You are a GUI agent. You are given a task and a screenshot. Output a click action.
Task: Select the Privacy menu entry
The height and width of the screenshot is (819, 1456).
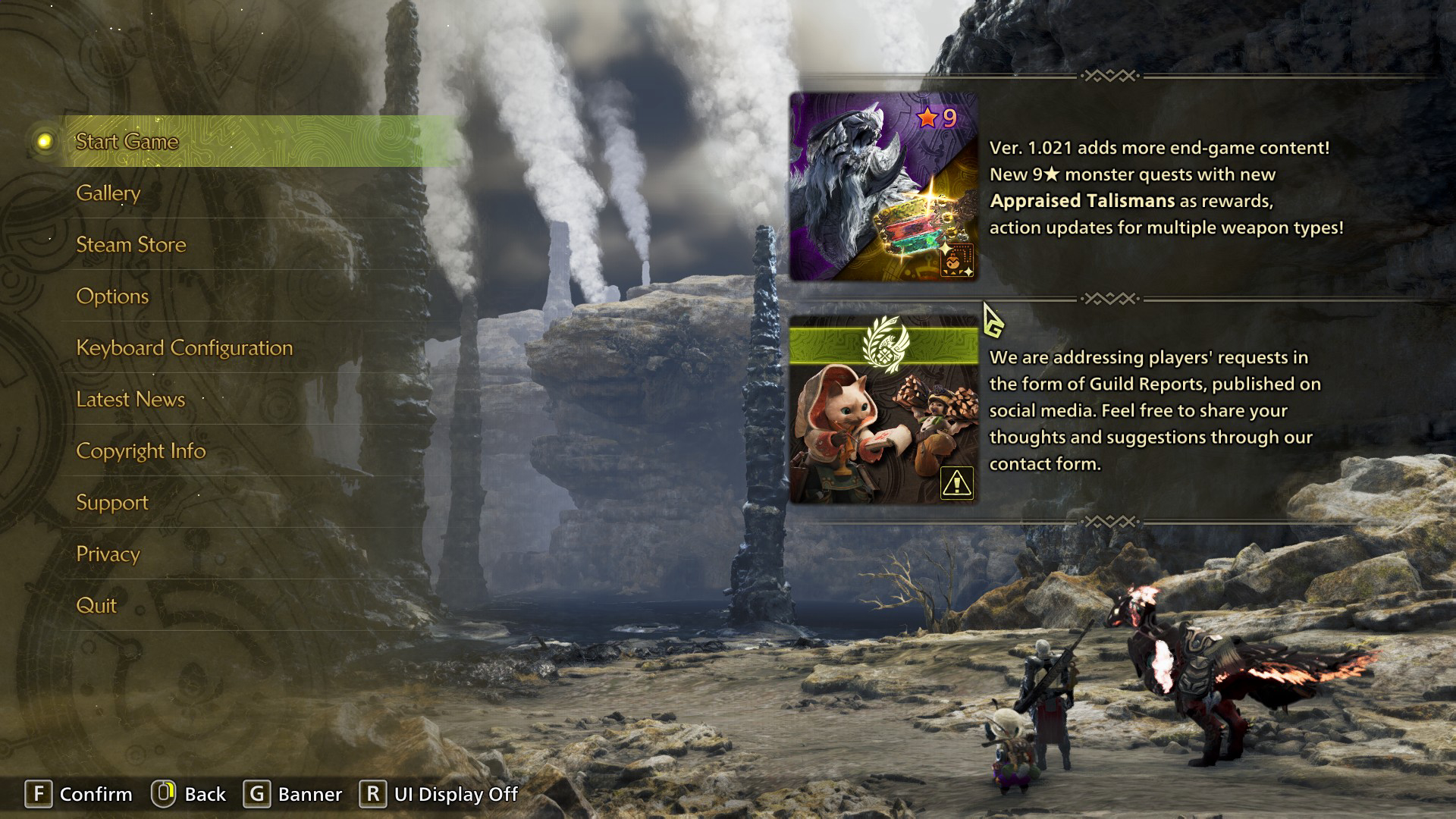coord(108,554)
